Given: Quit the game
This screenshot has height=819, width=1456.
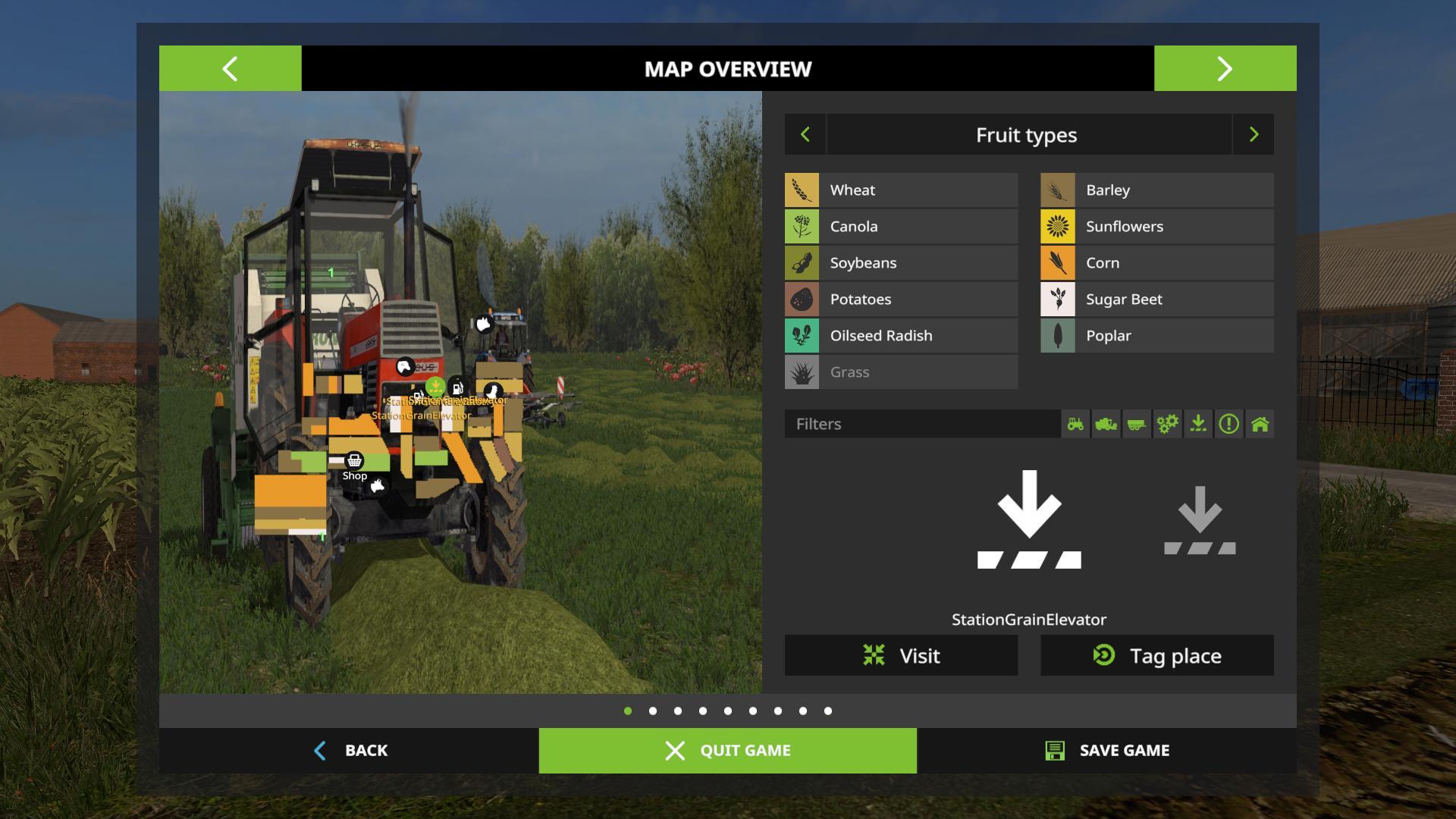Looking at the screenshot, I should point(727,751).
